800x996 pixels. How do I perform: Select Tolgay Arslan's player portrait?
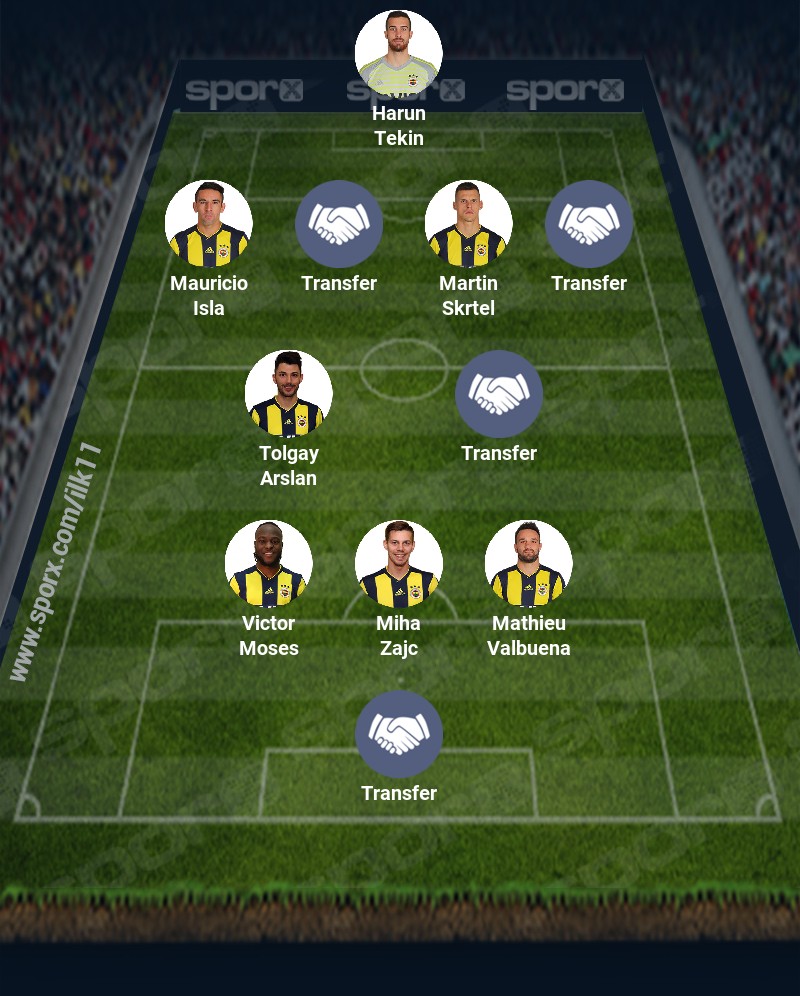point(289,394)
